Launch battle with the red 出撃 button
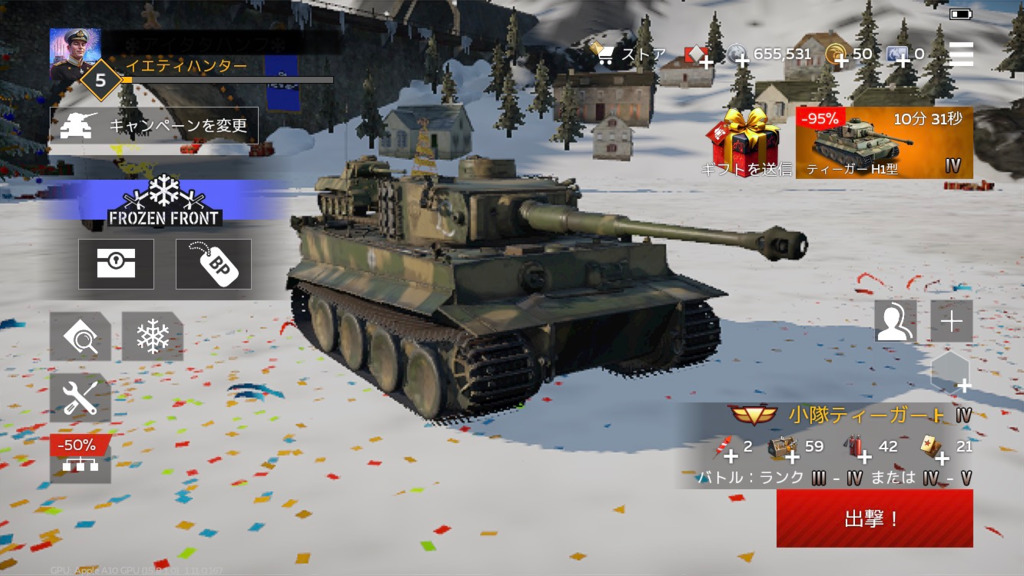The image size is (1024, 576). [874, 518]
